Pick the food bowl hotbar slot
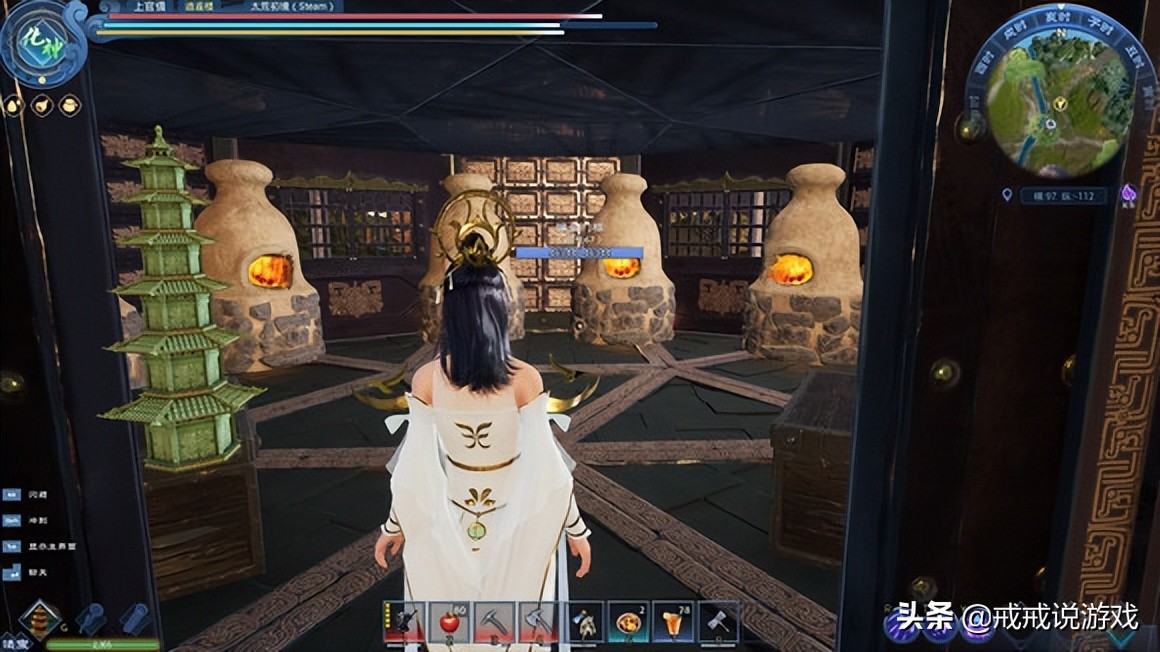Viewport: 1160px width, 652px height. coord(631,622)
